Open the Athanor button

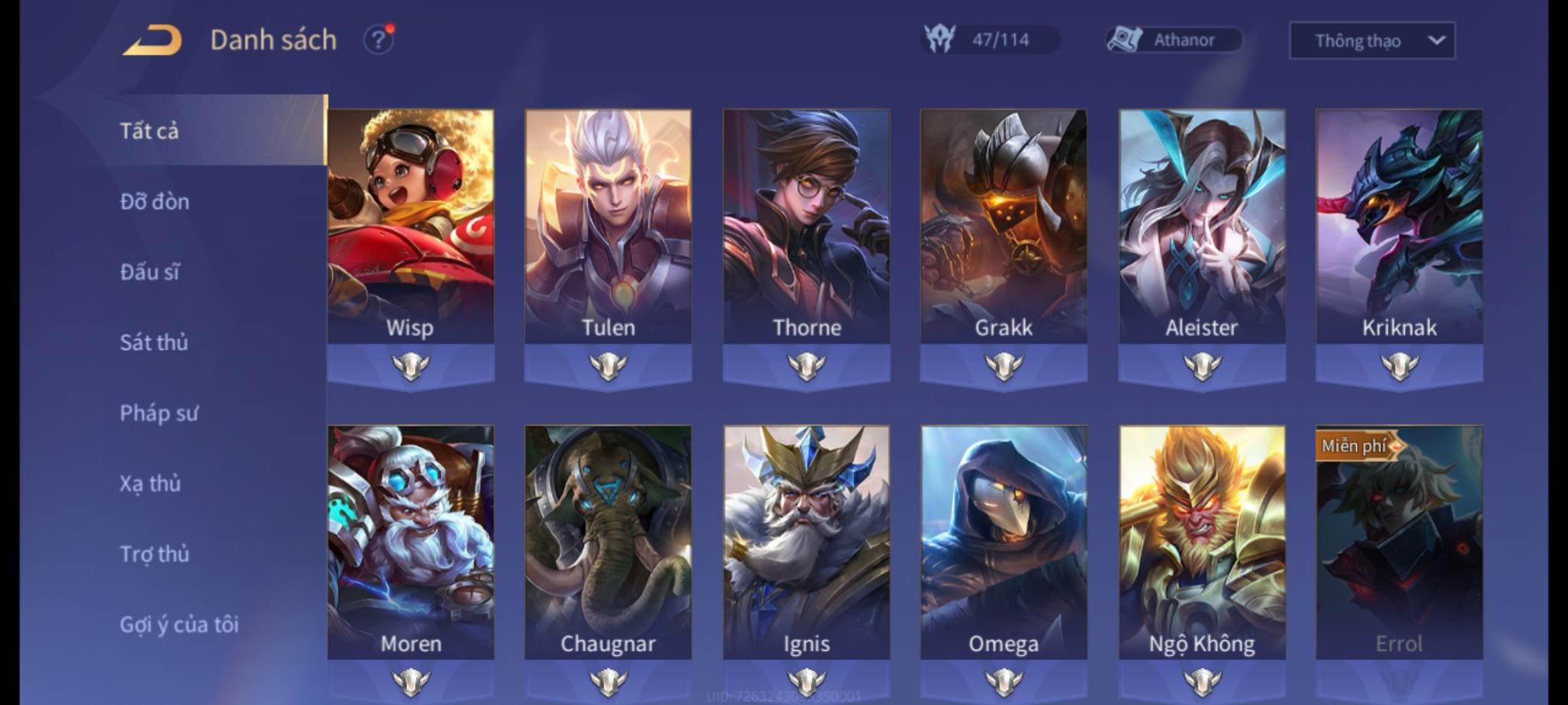tap(1174, 40)
